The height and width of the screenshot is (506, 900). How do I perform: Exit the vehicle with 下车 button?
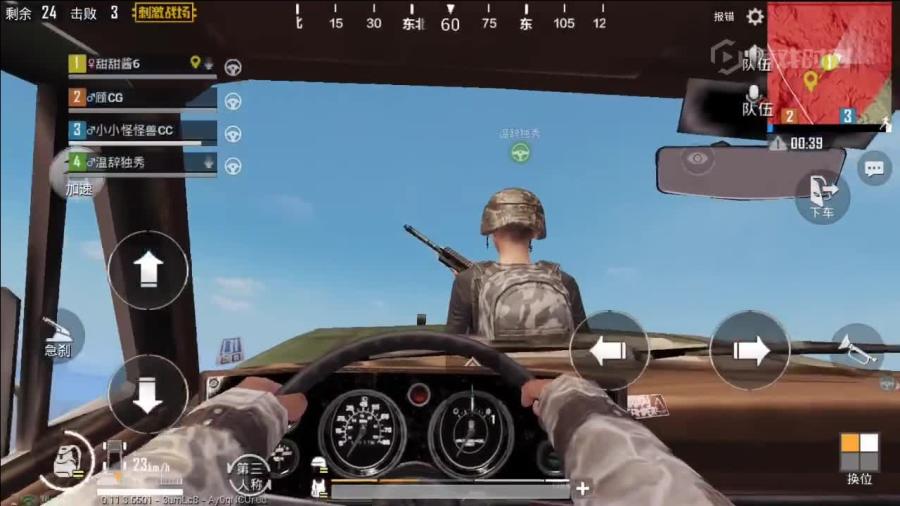pos(822,195)
